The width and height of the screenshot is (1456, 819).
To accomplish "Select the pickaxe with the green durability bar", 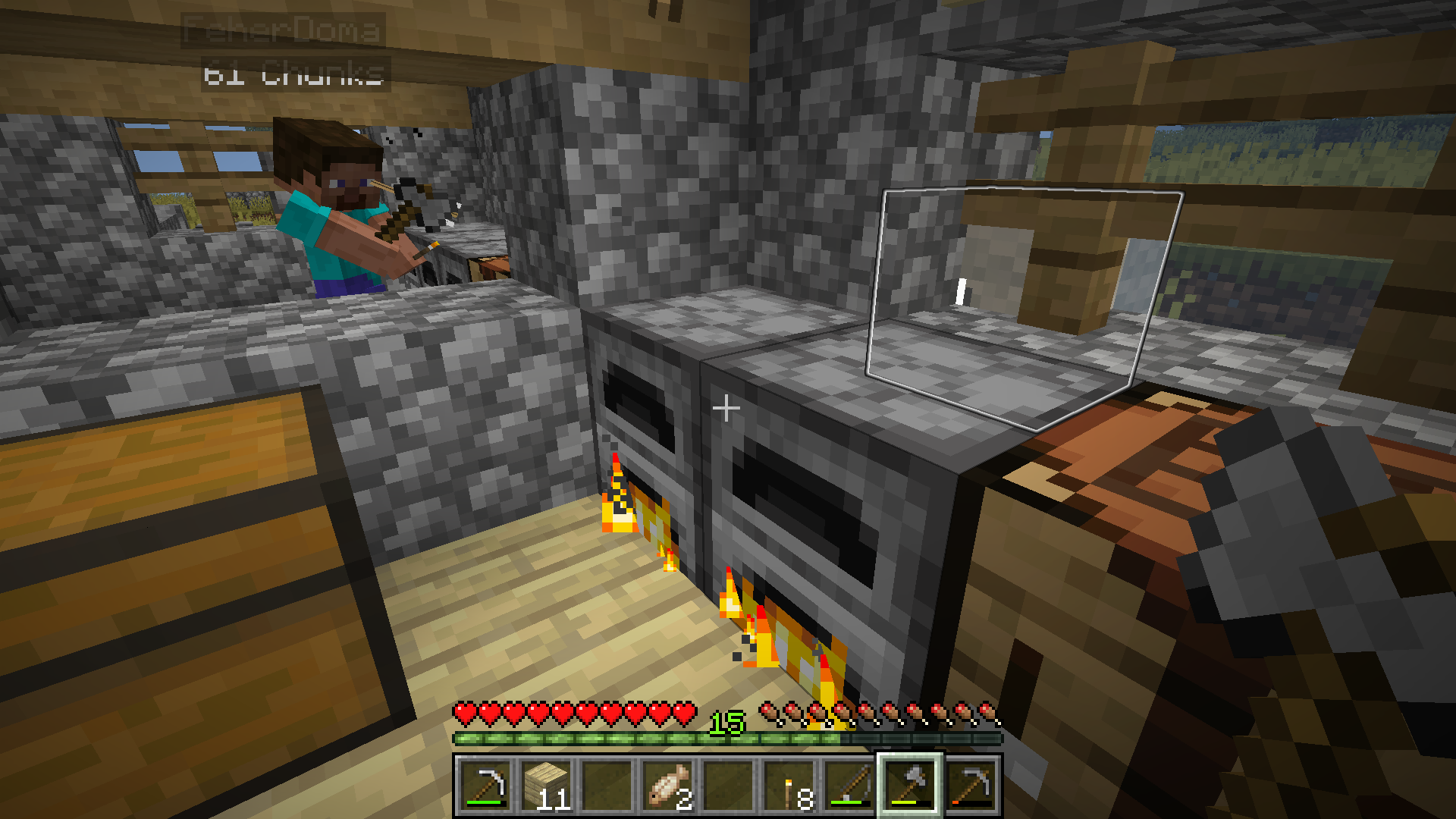I will coord(485,785).
